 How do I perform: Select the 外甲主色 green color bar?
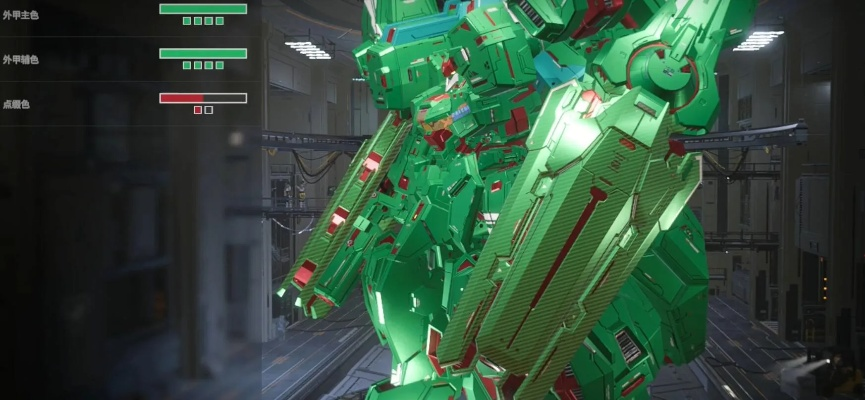(x=203, y=9)
